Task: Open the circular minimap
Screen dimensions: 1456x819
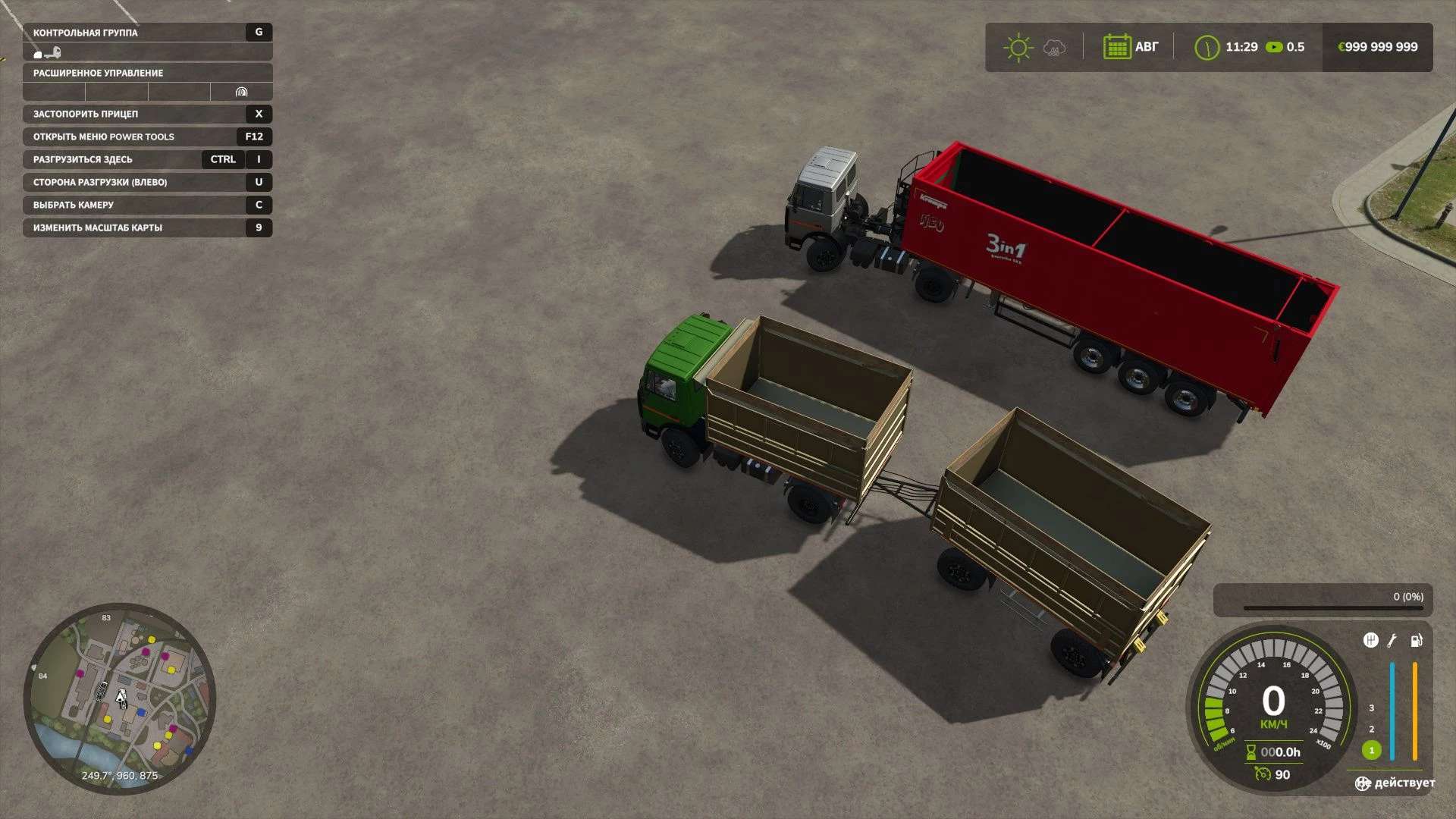Action: tap(120, 698)
